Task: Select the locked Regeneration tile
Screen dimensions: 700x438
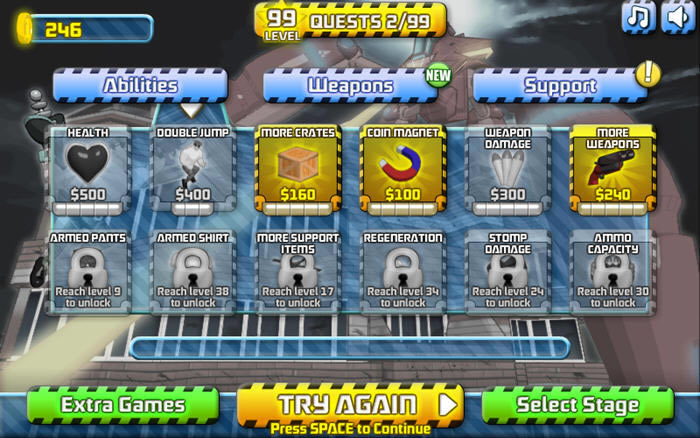Action: pos(403,272)
